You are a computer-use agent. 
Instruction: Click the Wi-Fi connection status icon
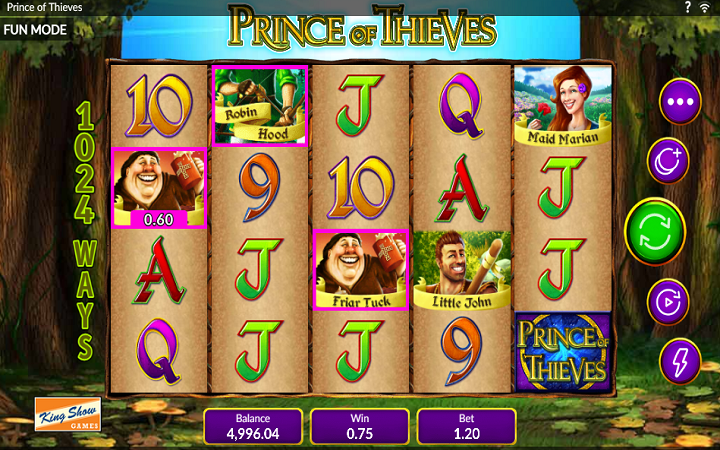tap(706, 8)
